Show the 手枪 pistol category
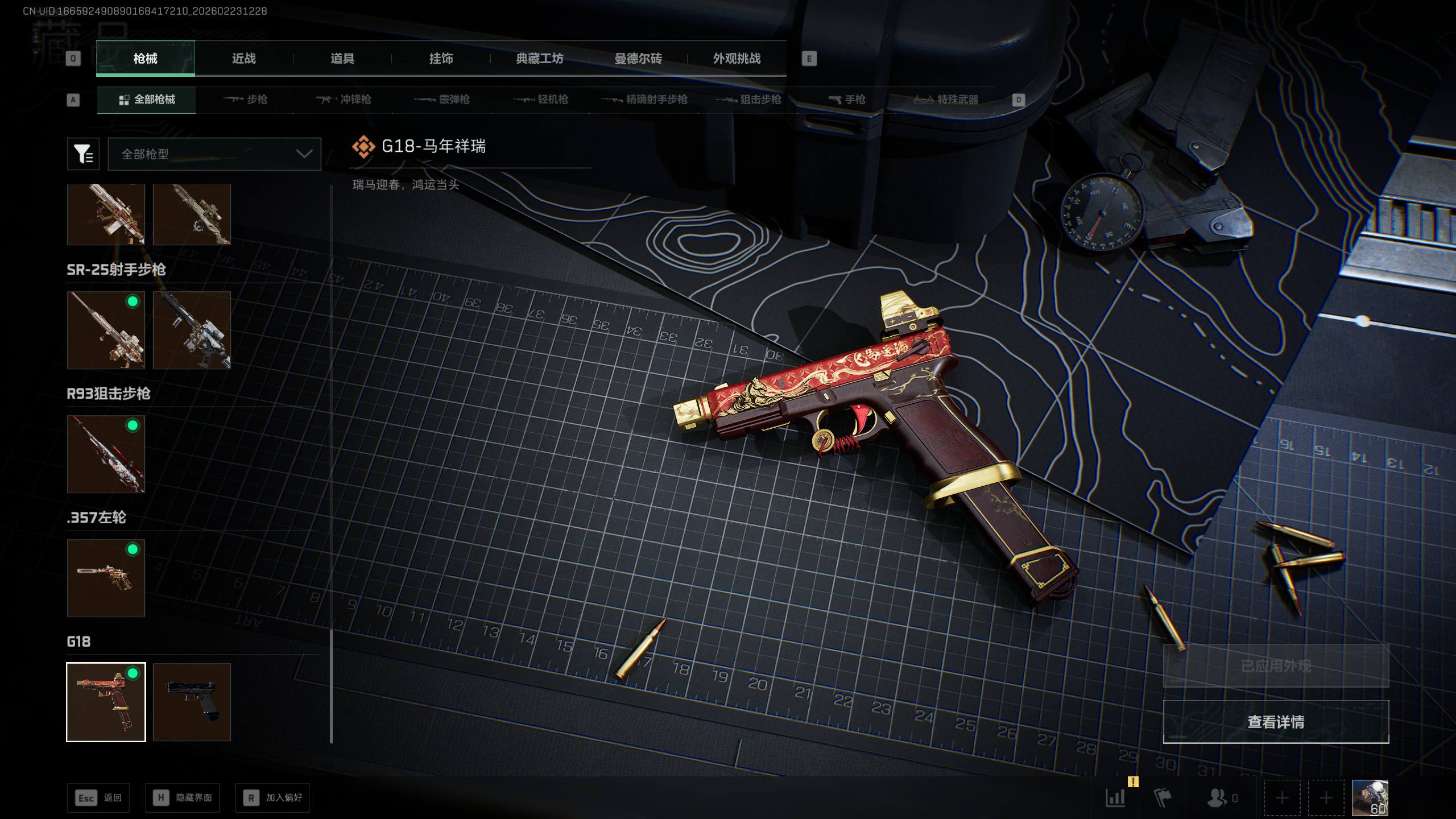Image resolution: width=1456 pixels, height=819 pixels. (x=847, y=100)
